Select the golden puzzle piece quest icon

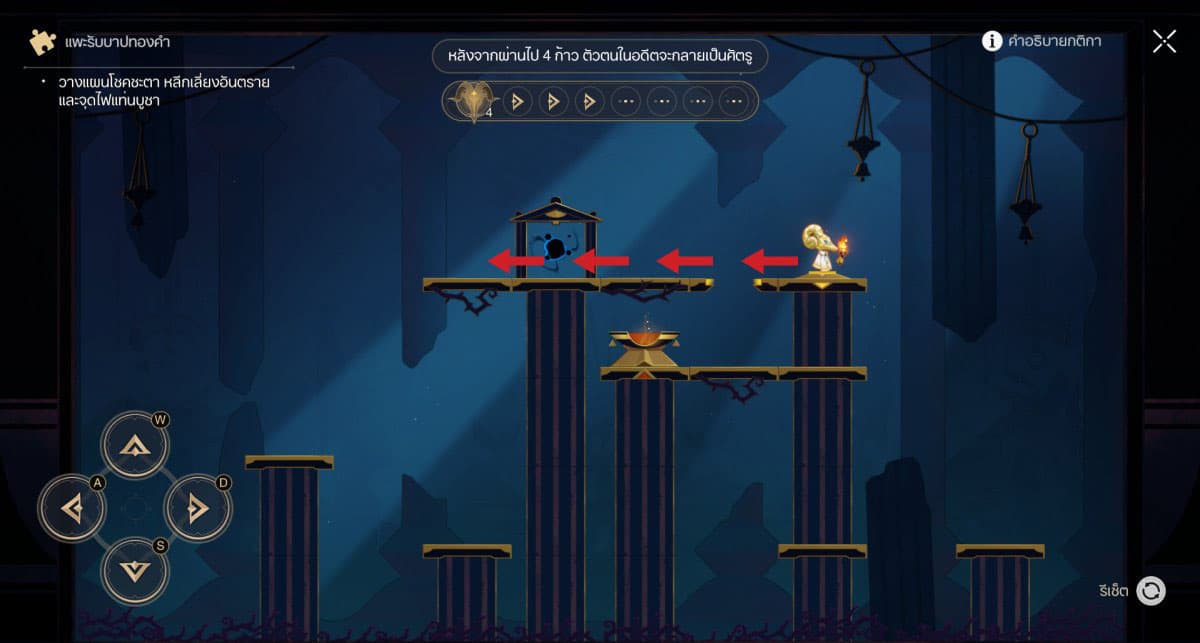(x=42, y=42)
